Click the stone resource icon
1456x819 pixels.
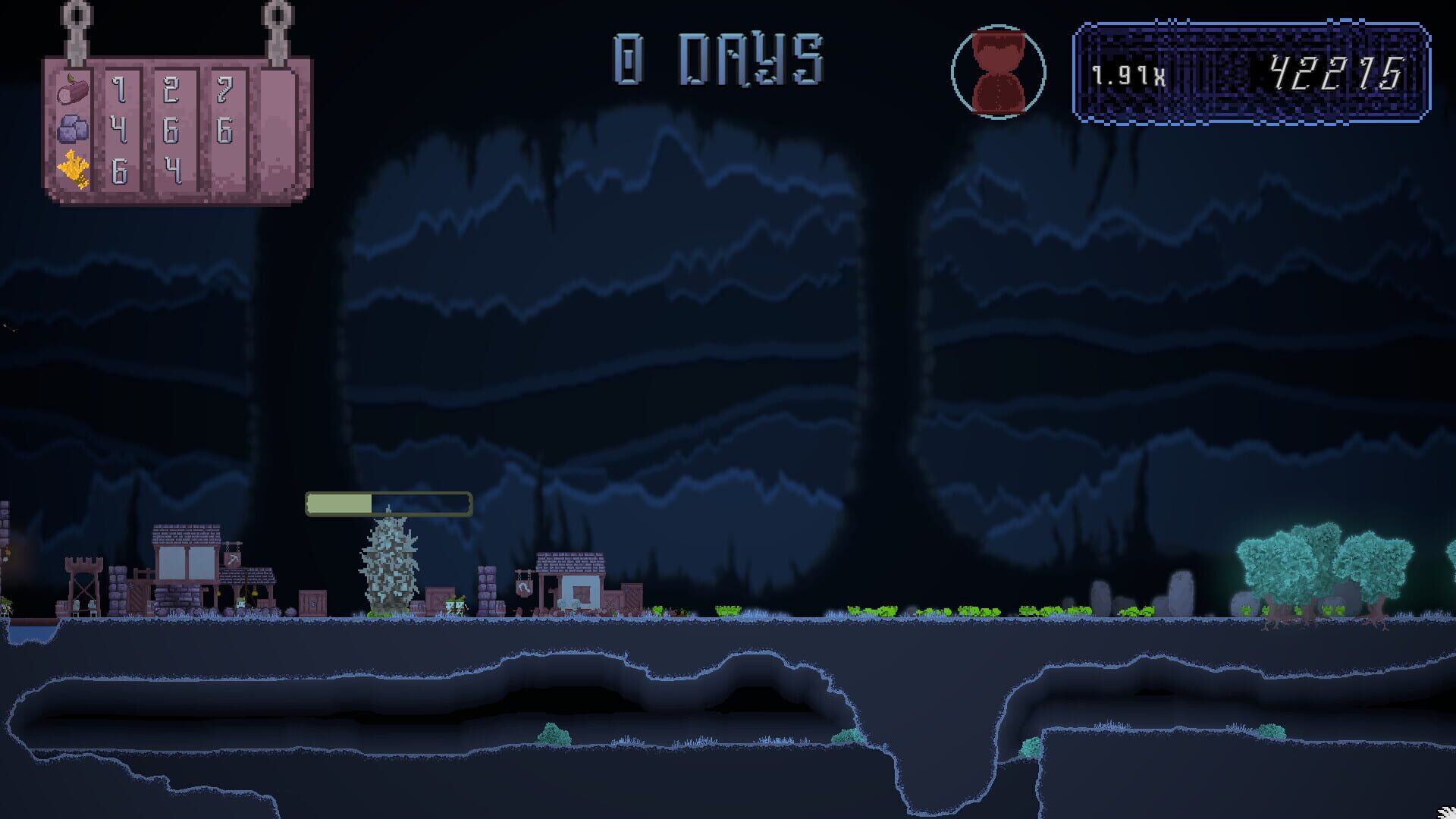pos(72,127)
